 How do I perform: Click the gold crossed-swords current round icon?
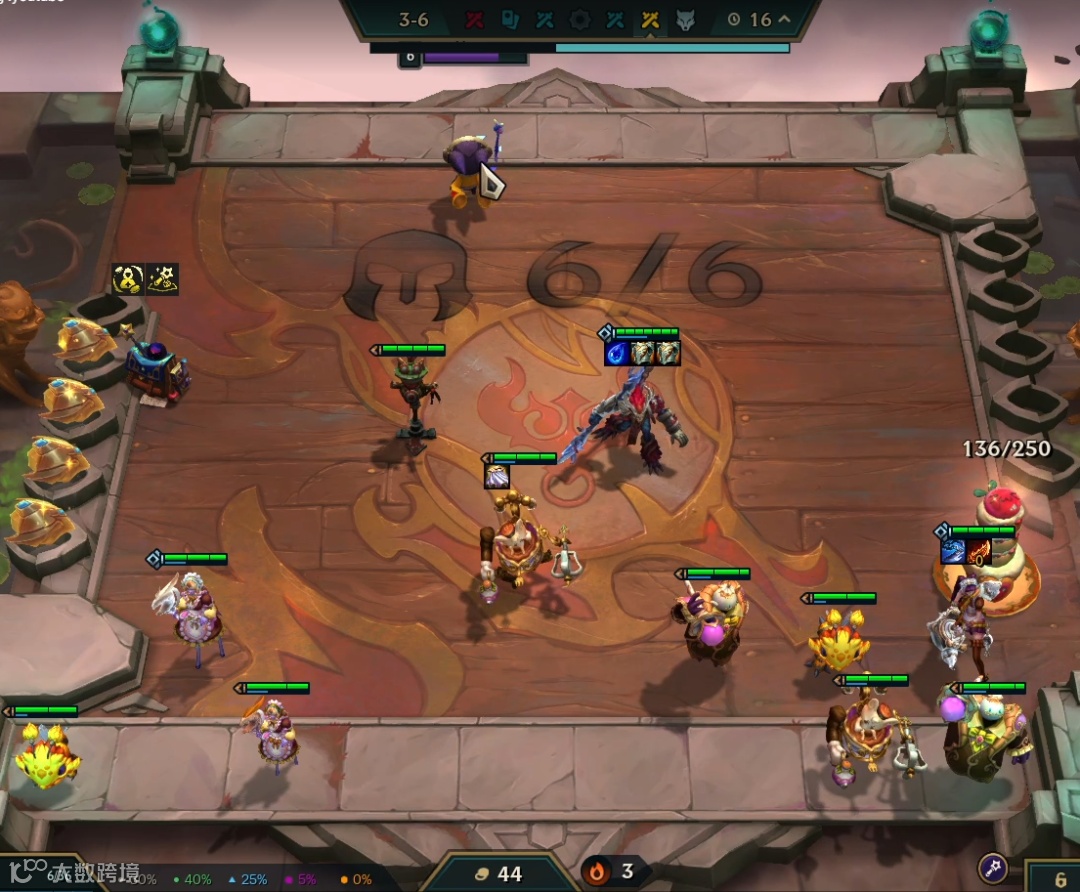(650, 20)
